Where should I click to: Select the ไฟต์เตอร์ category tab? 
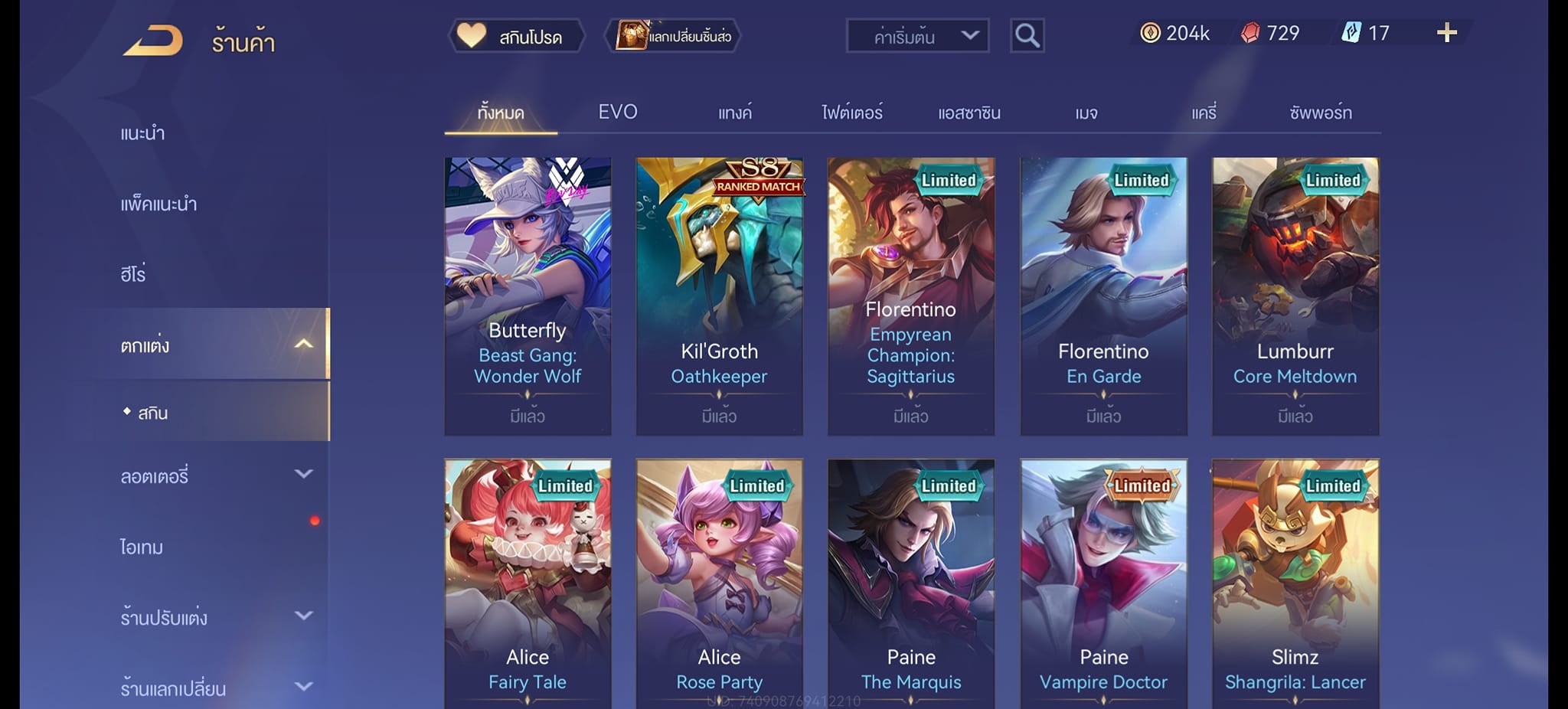852,113
